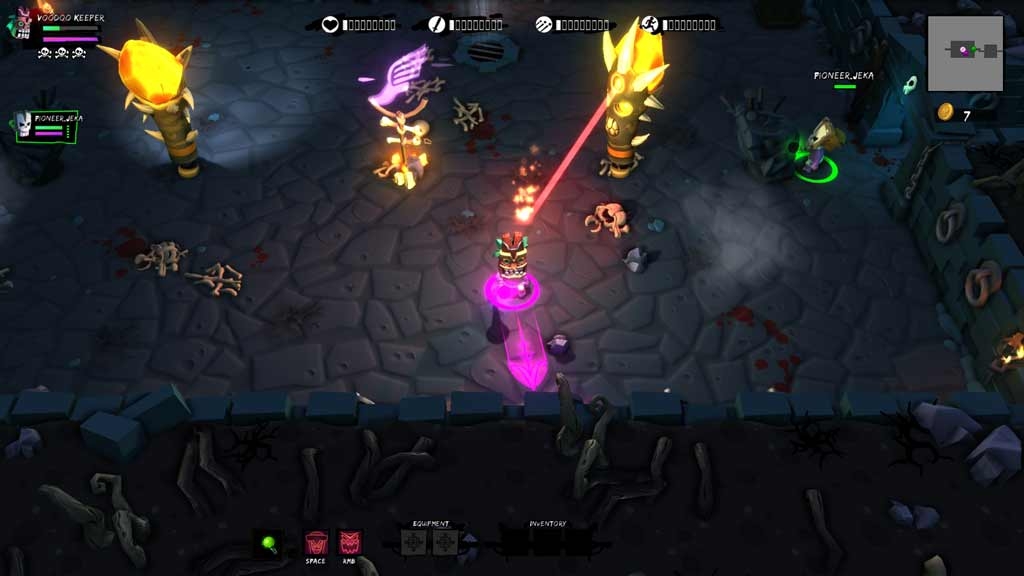Click the running man speed stat icon
This screenshot has width=1024, height=576.
(x=650, y=24)
